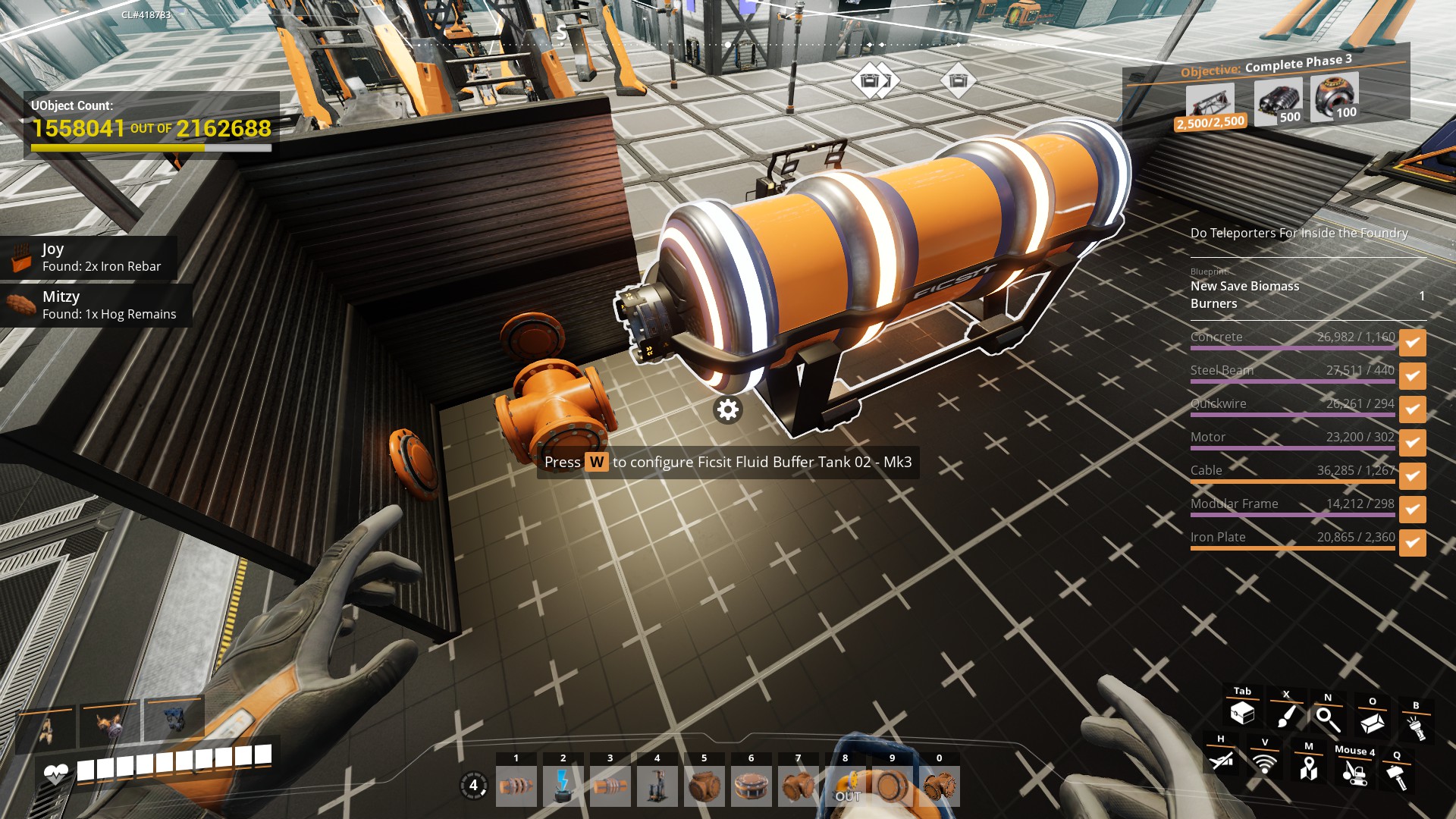Select the power pole hotbar slot
Image resolution: width=1456 pixels, height=819 pixels.
point(563,786)
